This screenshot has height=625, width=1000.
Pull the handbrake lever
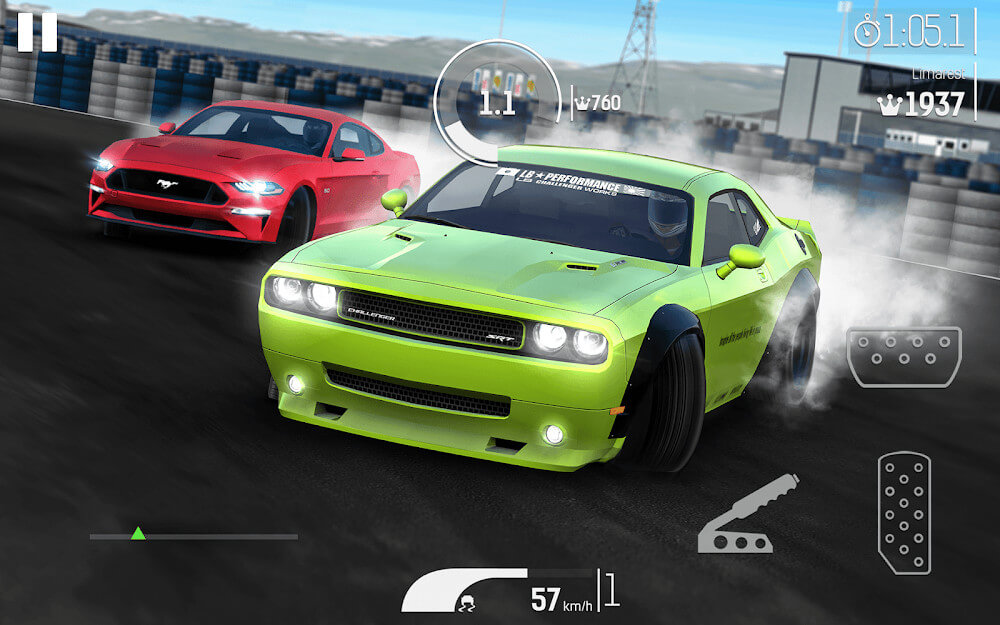(746, 515)
